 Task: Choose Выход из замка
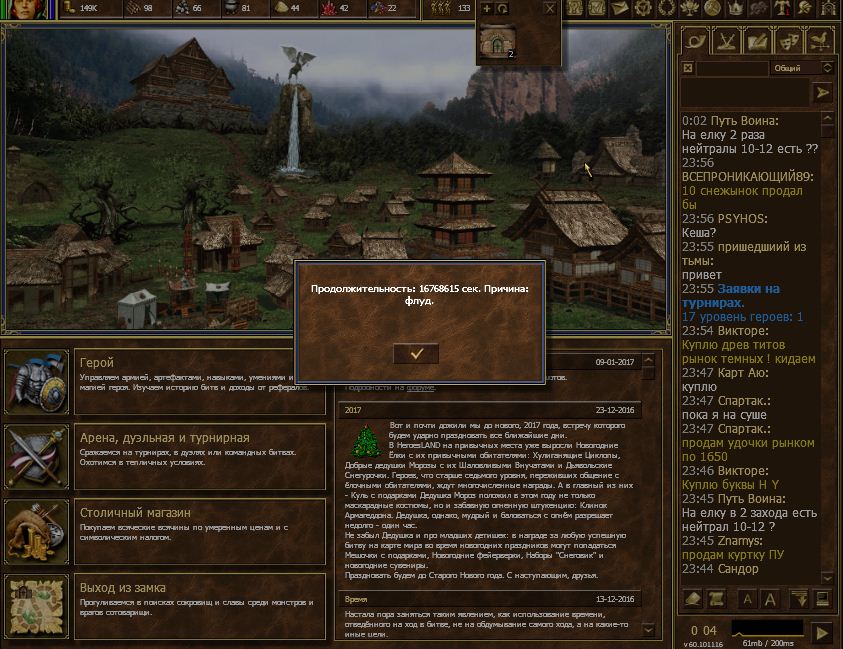[x=165, y=605]
